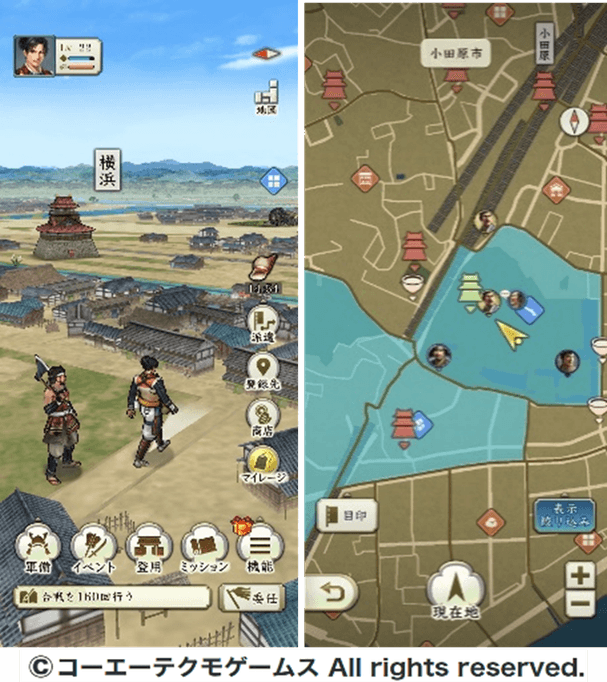This screenshot has height=682, width=607.
Task: Open the 登用 recruitment menu
Action: (148, 548)
